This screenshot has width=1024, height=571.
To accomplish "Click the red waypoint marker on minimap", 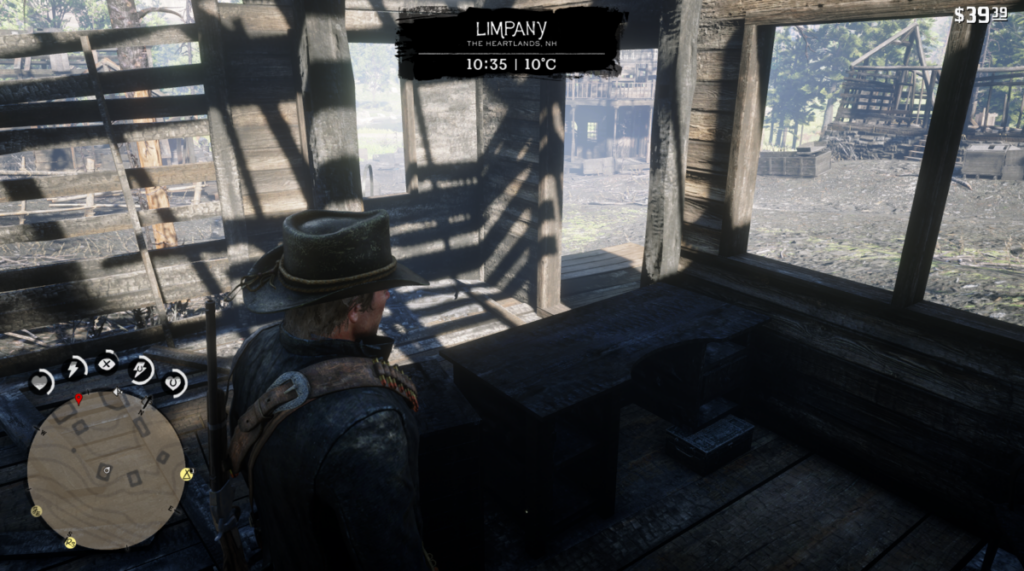I will point(79,399).
